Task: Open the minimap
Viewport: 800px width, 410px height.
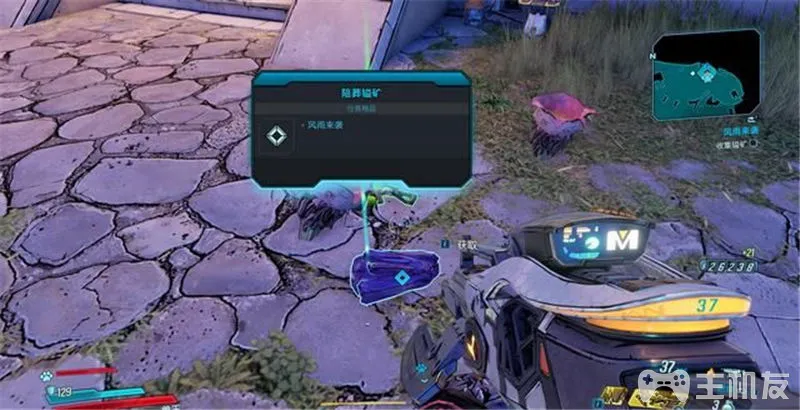Action: 706,75
